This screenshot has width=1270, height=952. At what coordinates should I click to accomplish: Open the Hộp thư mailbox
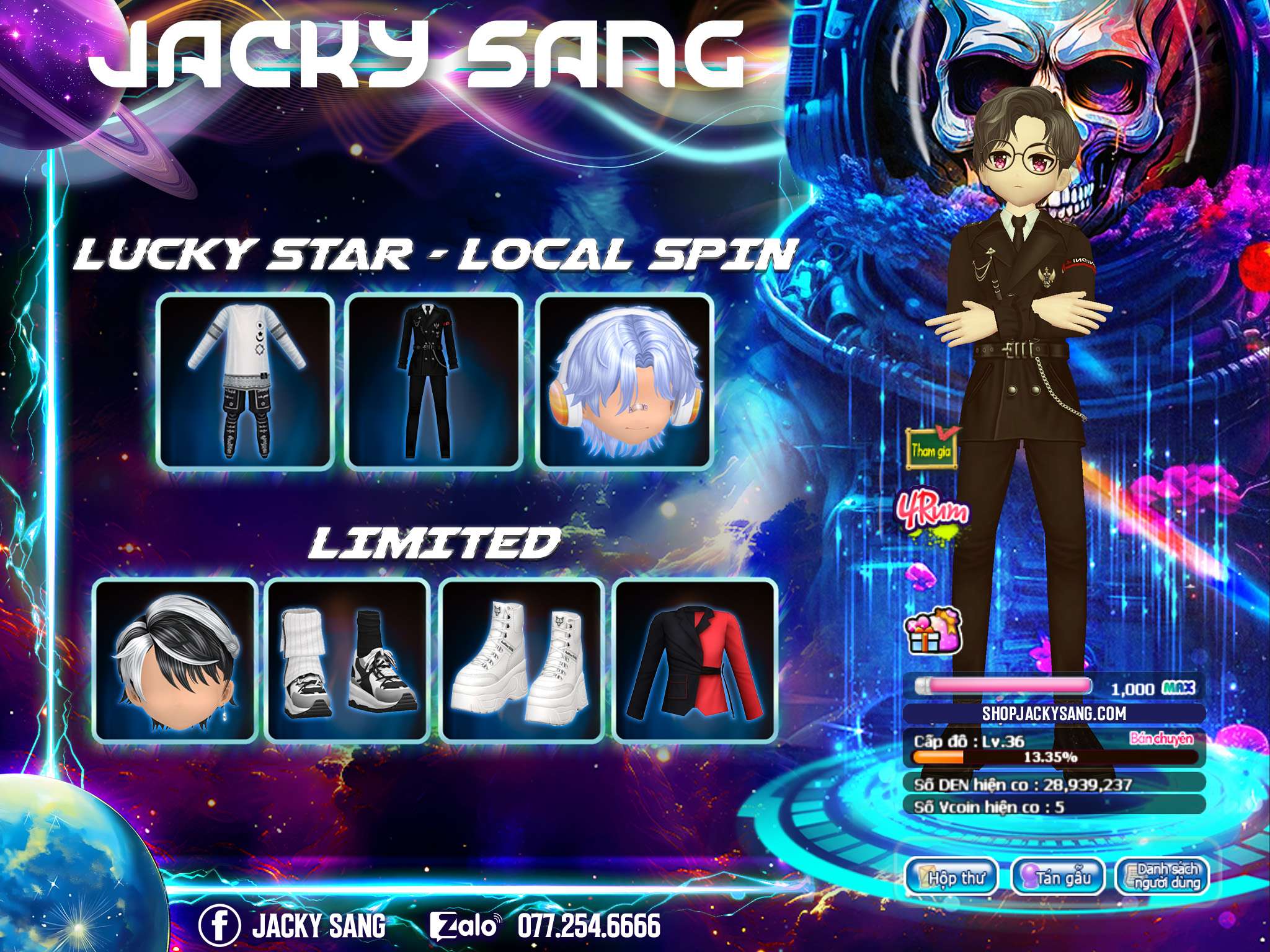[952, 877]
